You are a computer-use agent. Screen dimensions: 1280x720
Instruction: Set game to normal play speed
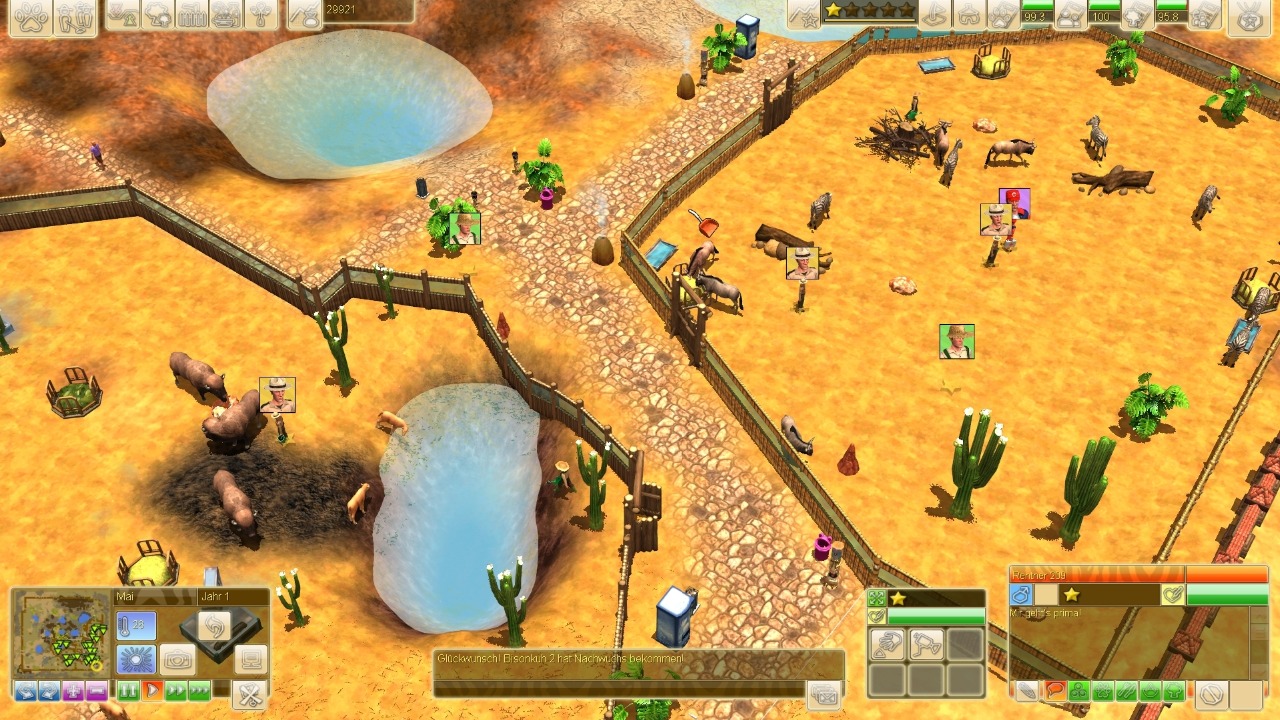(x=152, y=690)
